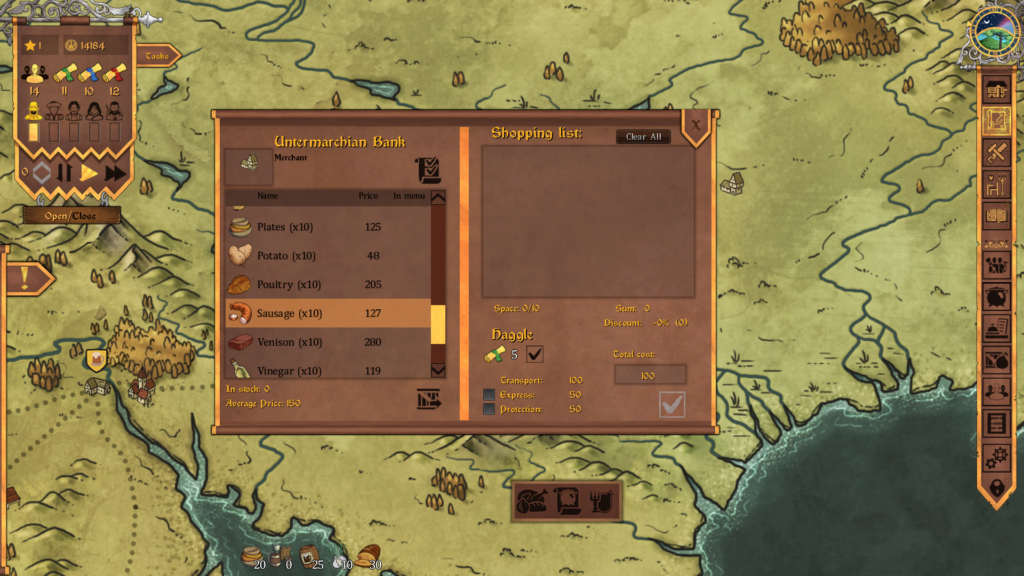Image resolution: width=1024 pixels, height=576 pixels.
Task: Confirm the order with the checkmark button
Action: (672, 404)
